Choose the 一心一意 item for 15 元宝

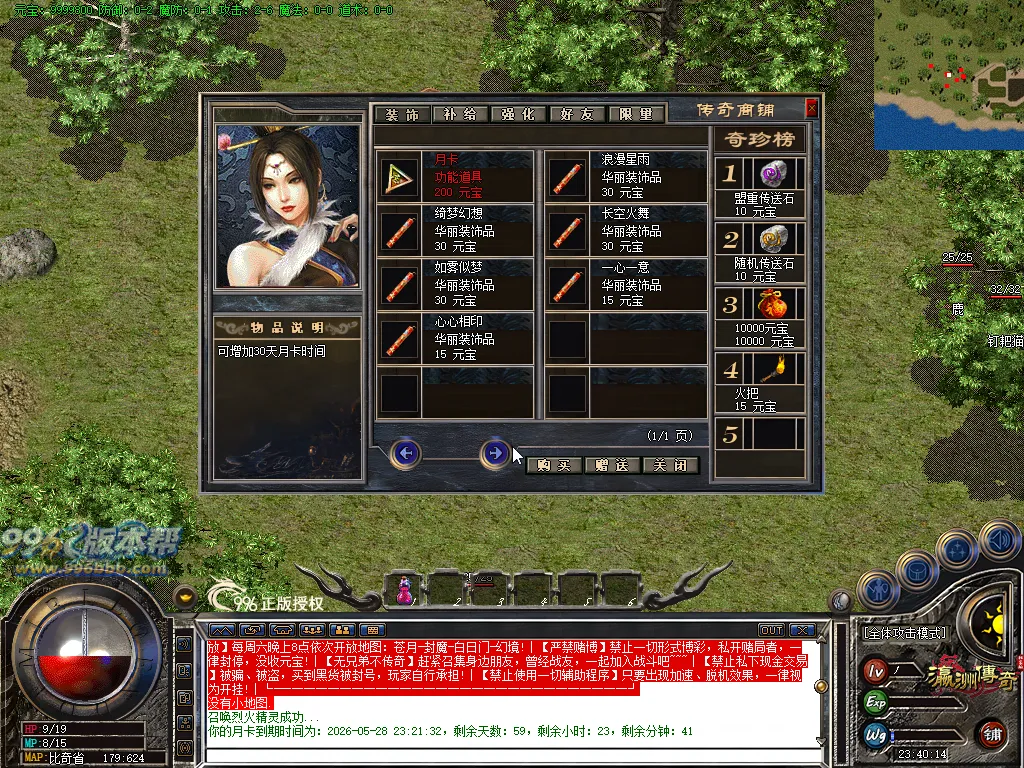coord(624,285)
